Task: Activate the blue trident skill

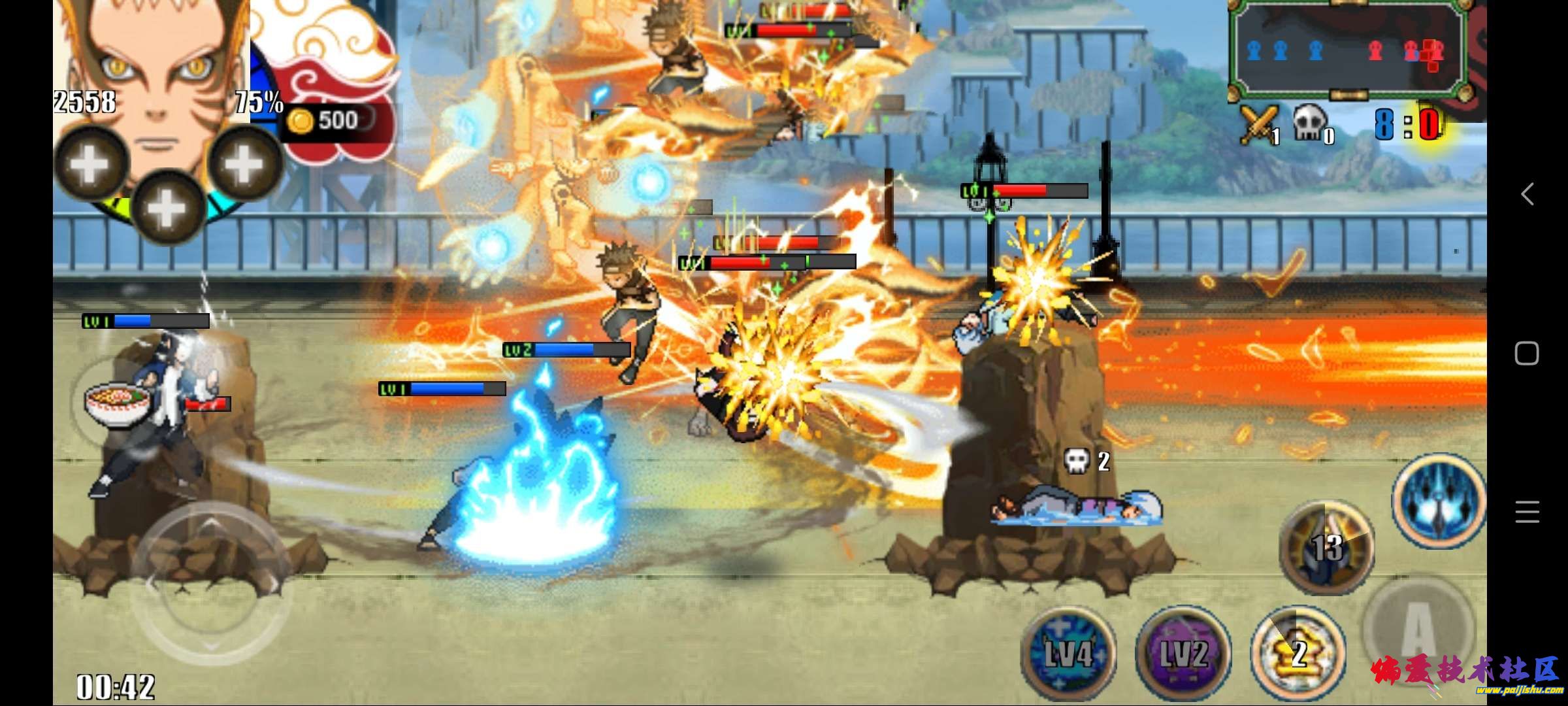Action: point(1438,500)
